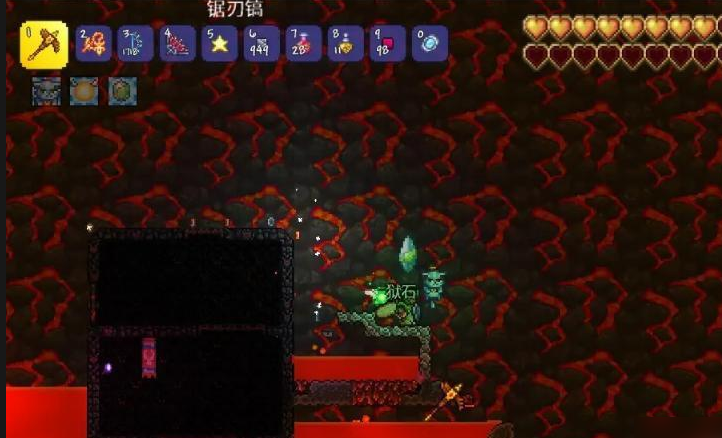722x438 pixels.
Task: Choose the yellow potion in slot 8
Action: pos(346,44)
